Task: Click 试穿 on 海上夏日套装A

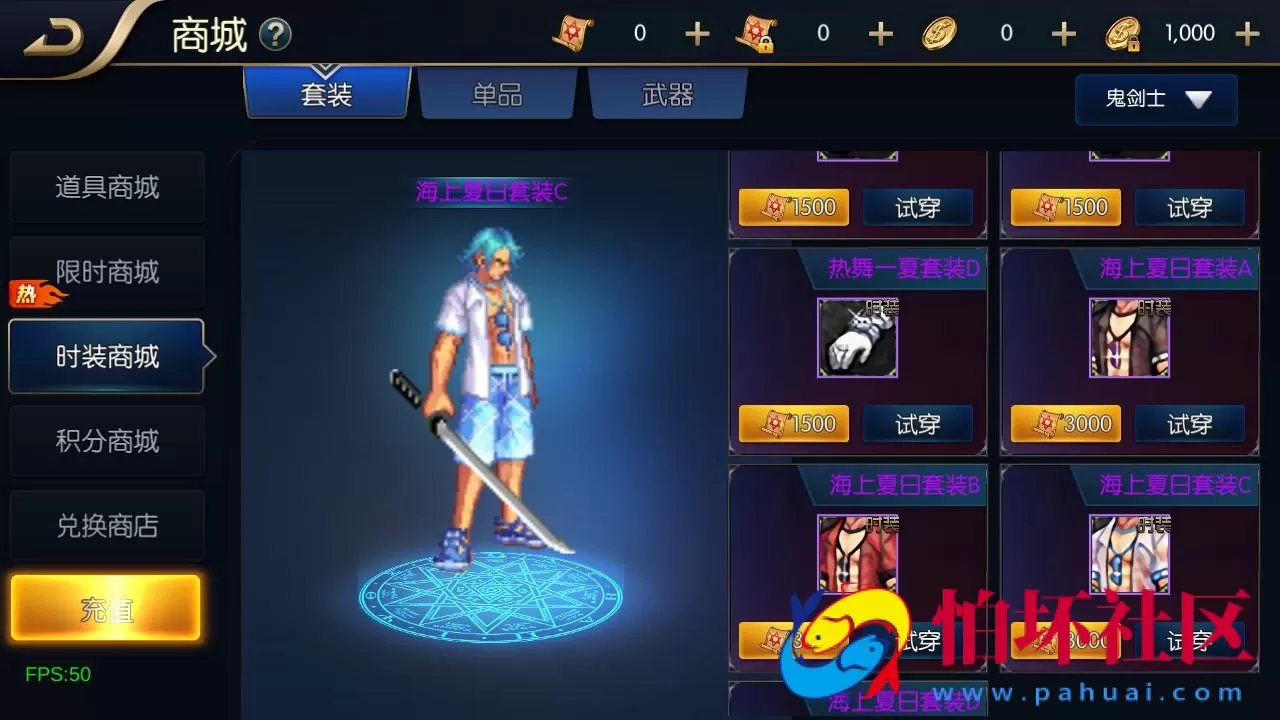Action: pyautogui.click(x=1190, y=424)
